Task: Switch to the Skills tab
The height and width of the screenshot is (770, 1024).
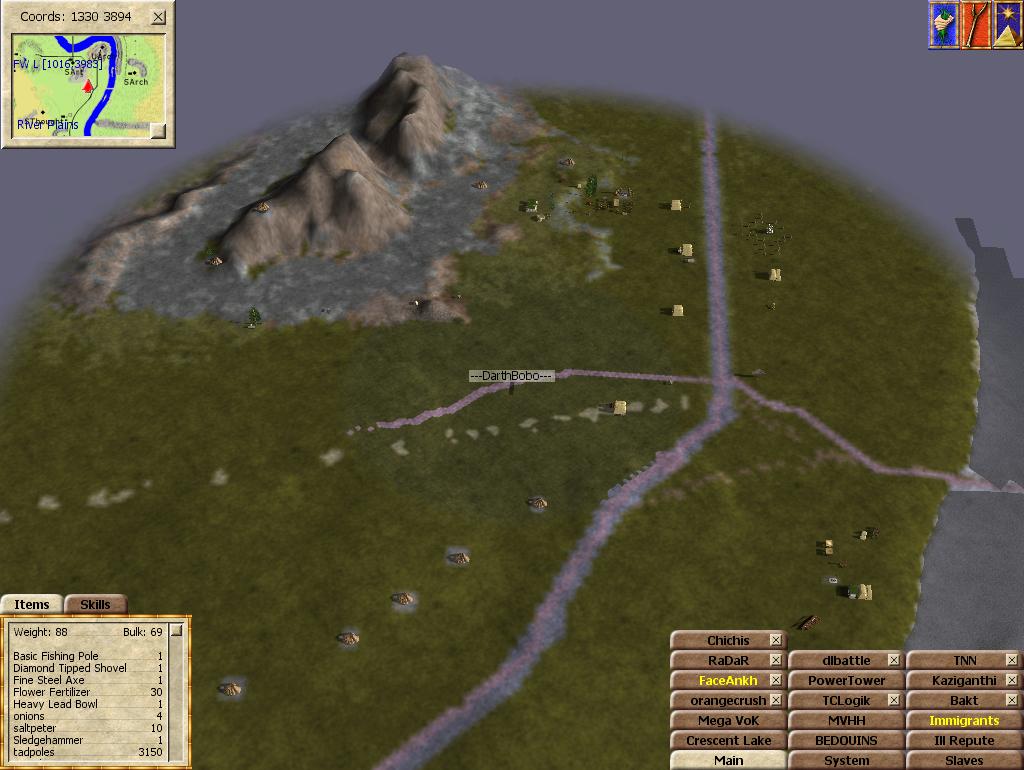Action: (95, 604)
